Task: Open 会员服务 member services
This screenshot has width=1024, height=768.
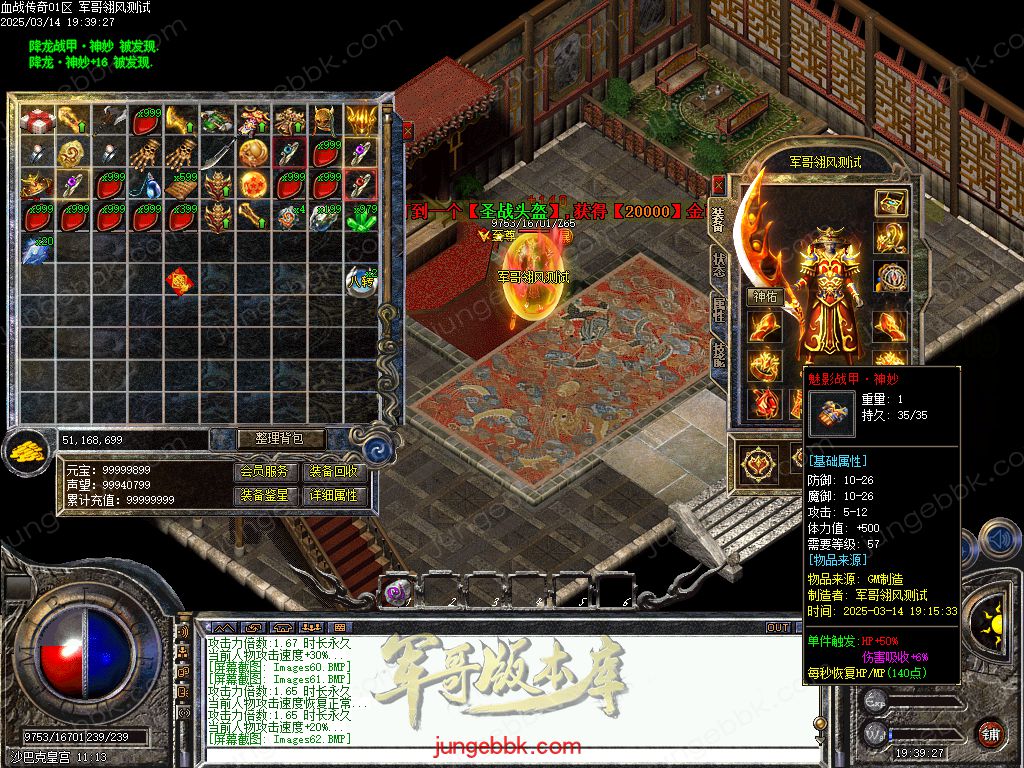Action: (268, 472)
